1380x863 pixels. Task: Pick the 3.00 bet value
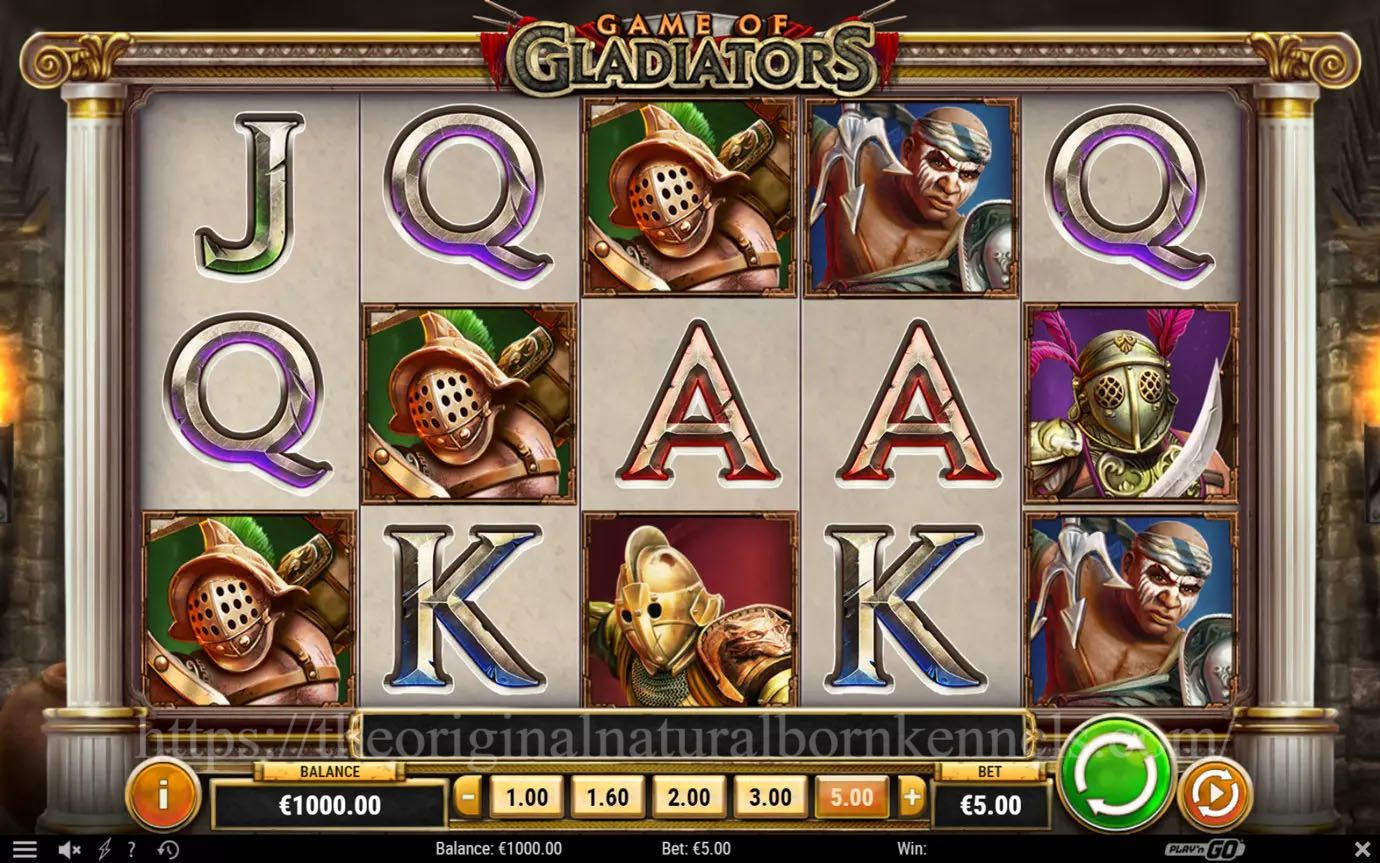(x=770, y=797)
